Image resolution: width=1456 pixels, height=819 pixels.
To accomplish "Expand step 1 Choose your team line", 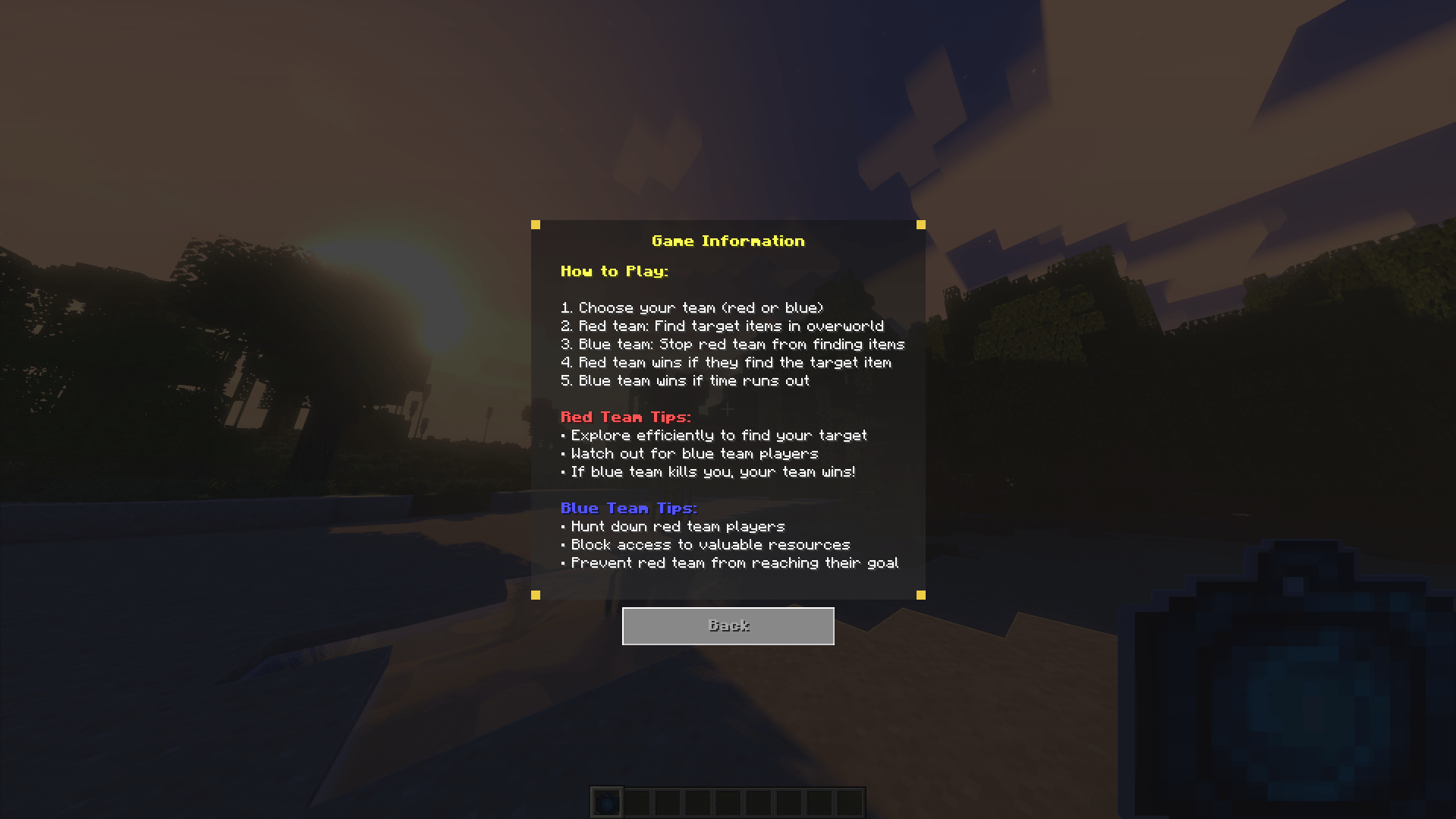I will (692, 307).
